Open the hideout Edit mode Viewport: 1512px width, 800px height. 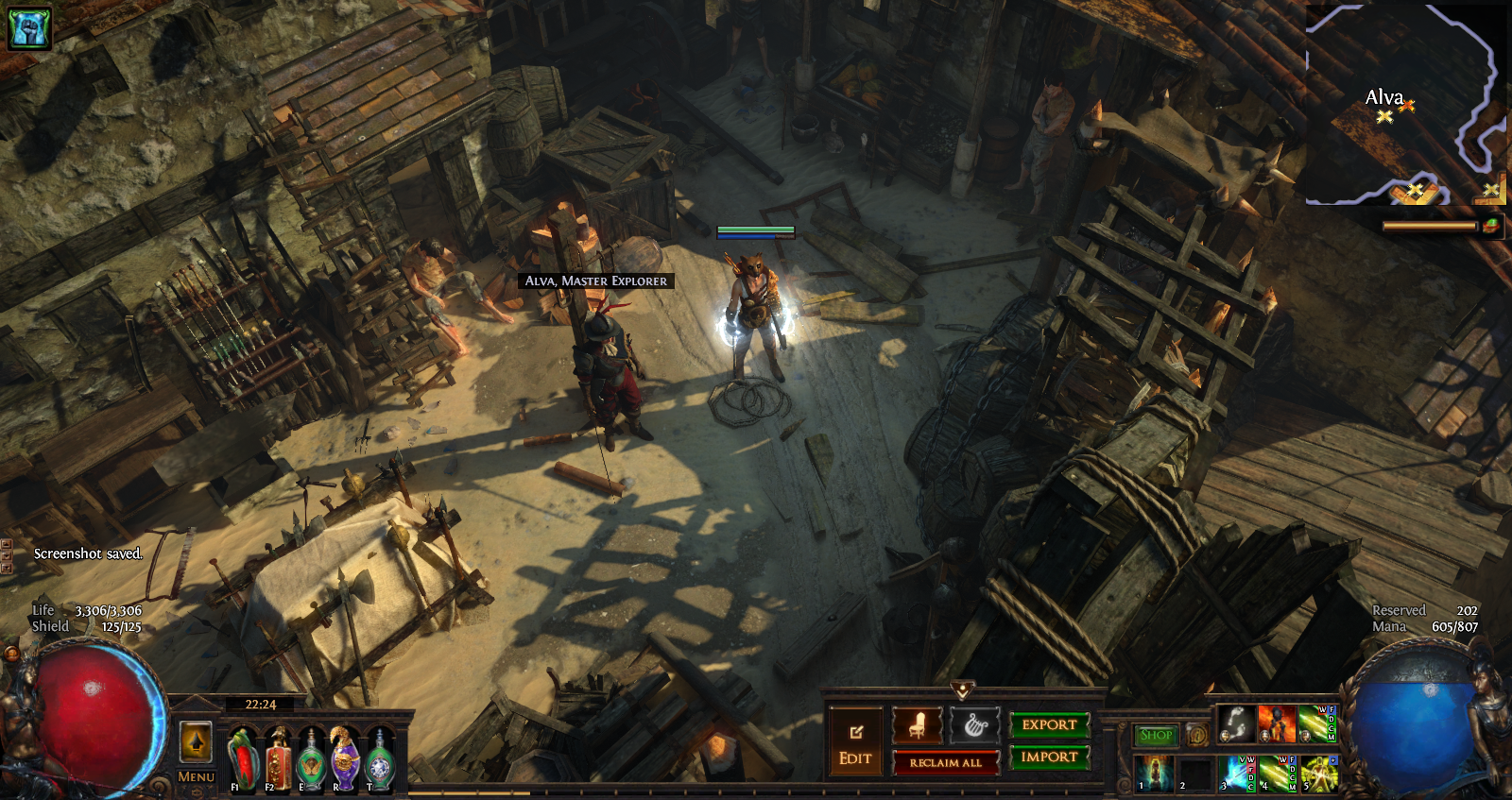coord(856,742)
